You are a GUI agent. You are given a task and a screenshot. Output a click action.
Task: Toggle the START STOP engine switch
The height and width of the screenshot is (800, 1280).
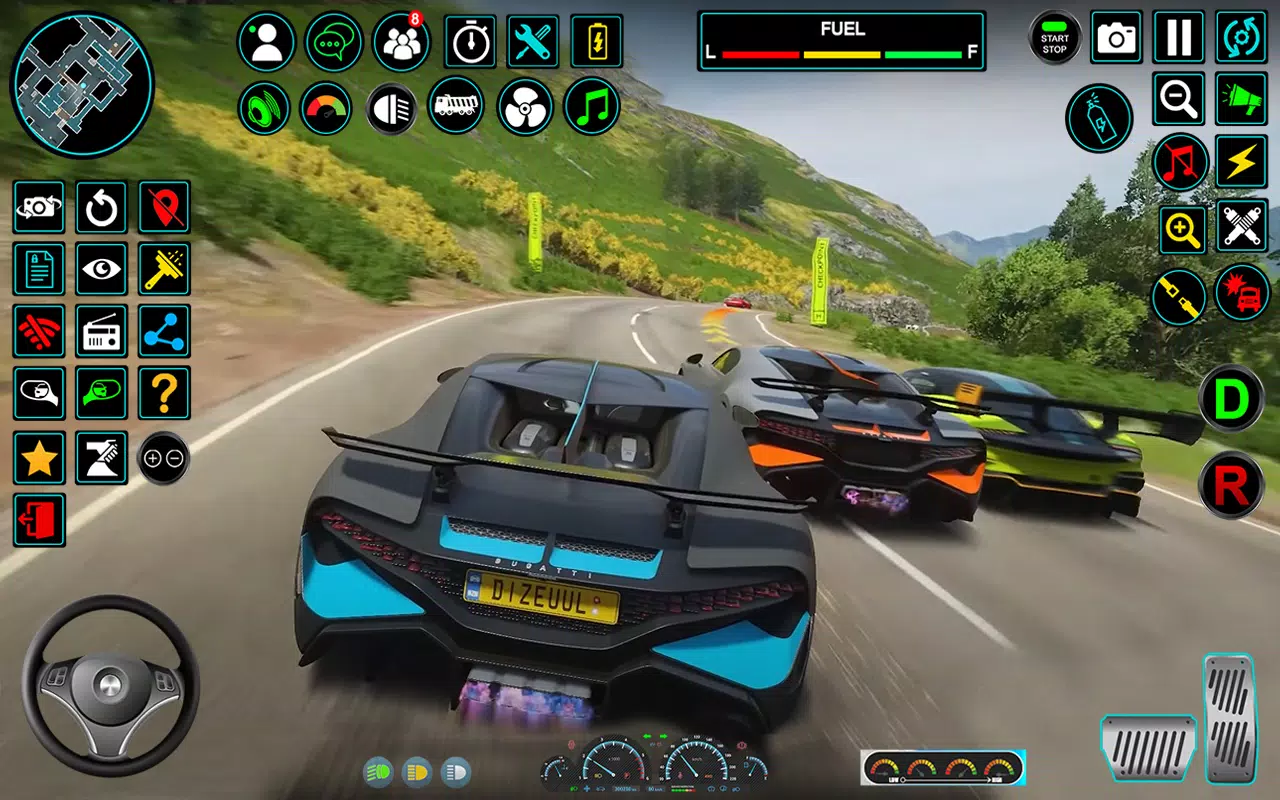(1054, 38)
